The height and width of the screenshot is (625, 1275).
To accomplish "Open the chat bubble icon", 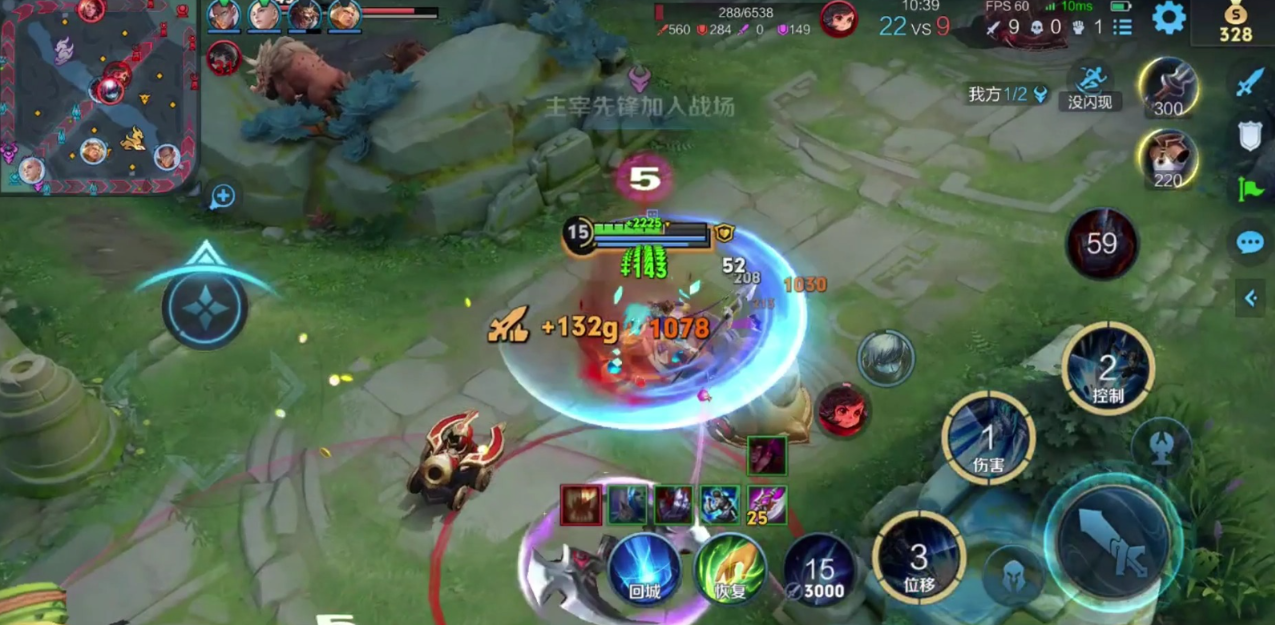I will (x=1250, y=242).
